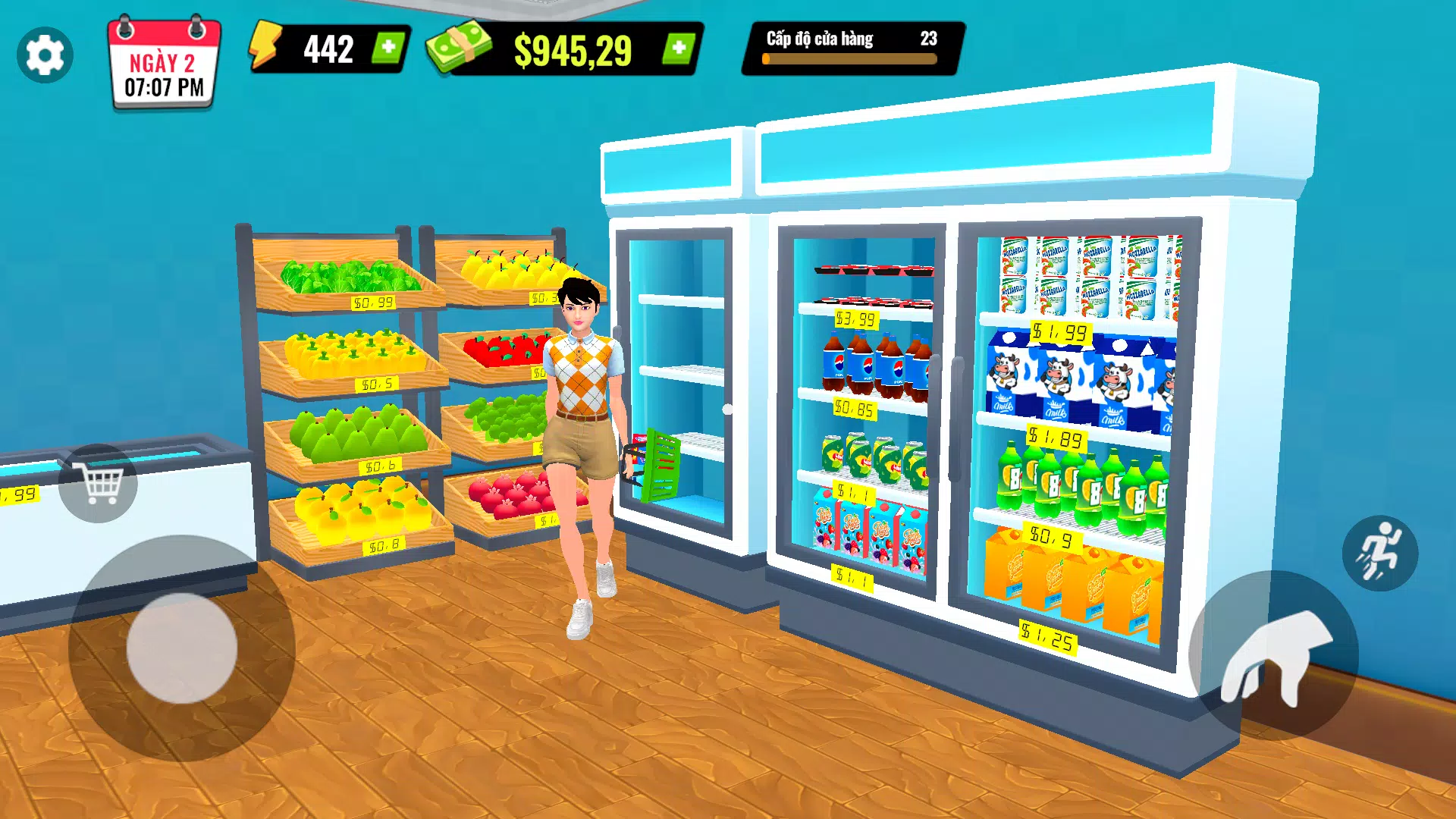View the store level progress panel

coord(852,49)
